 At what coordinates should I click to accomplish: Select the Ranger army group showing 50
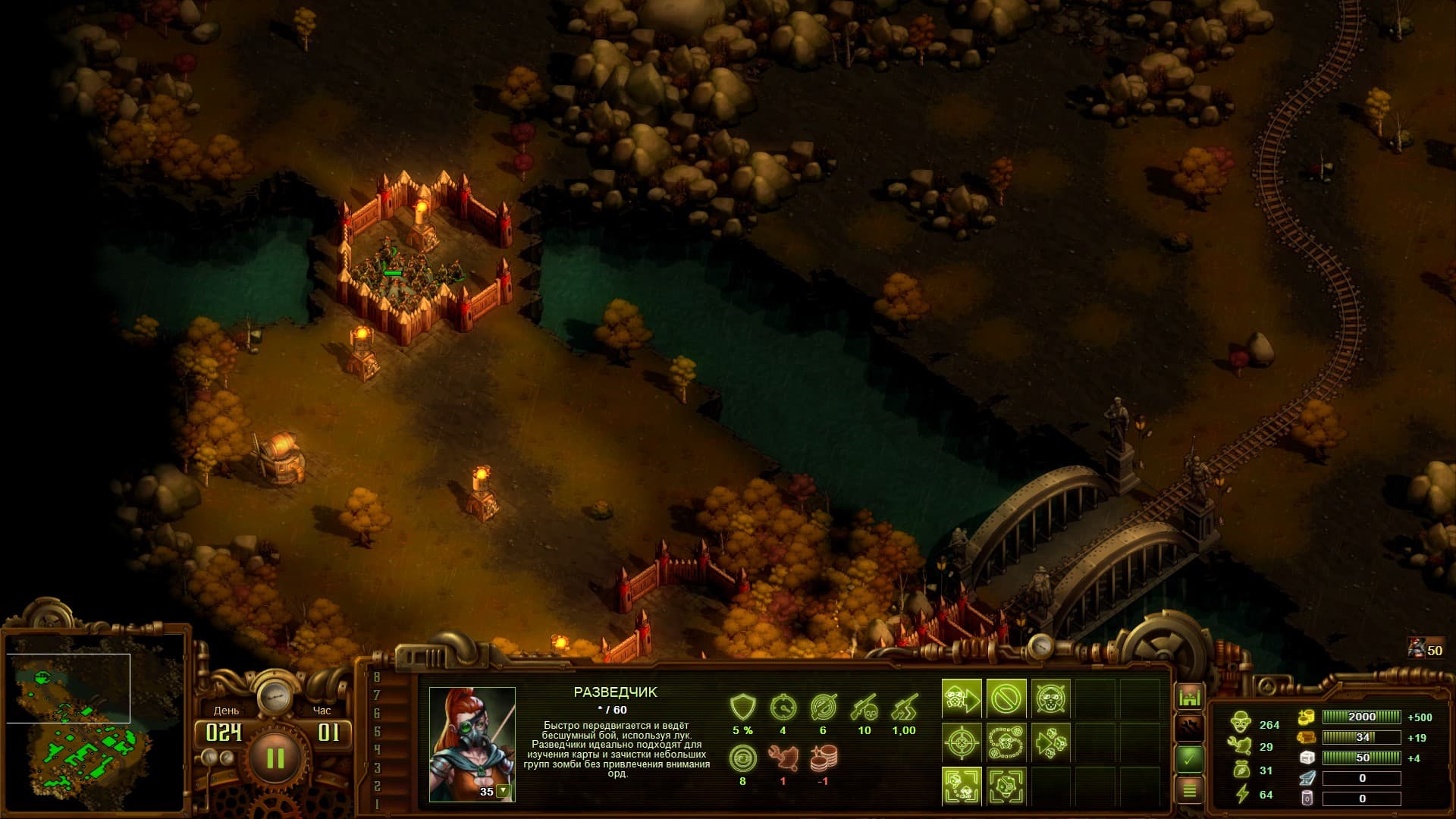1424,648
